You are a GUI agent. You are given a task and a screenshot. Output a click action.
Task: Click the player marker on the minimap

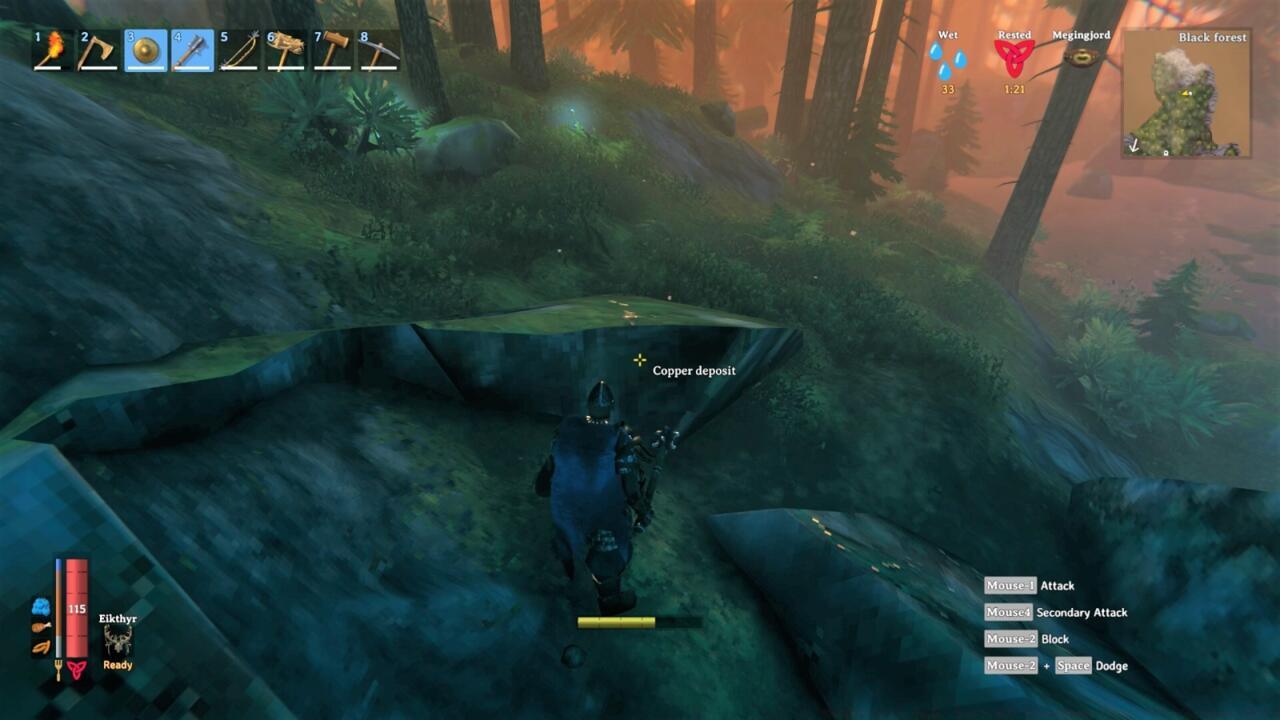(x=1185, y=92)
